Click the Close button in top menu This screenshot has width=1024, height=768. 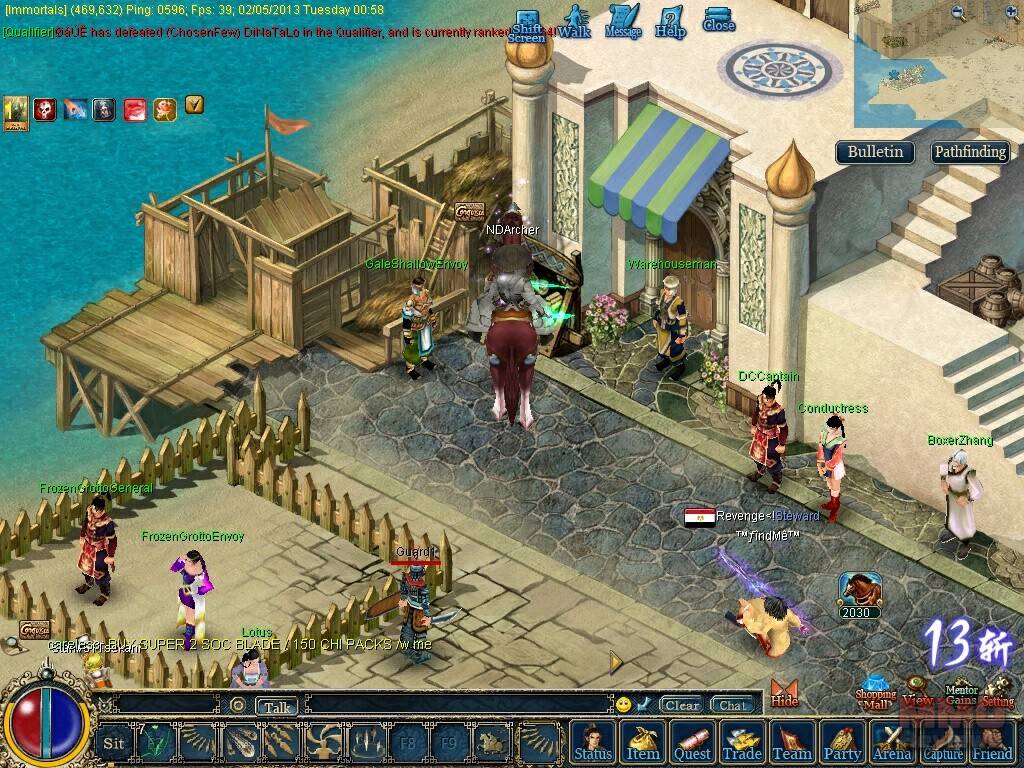pyautogui.click(x=718, y=21)
